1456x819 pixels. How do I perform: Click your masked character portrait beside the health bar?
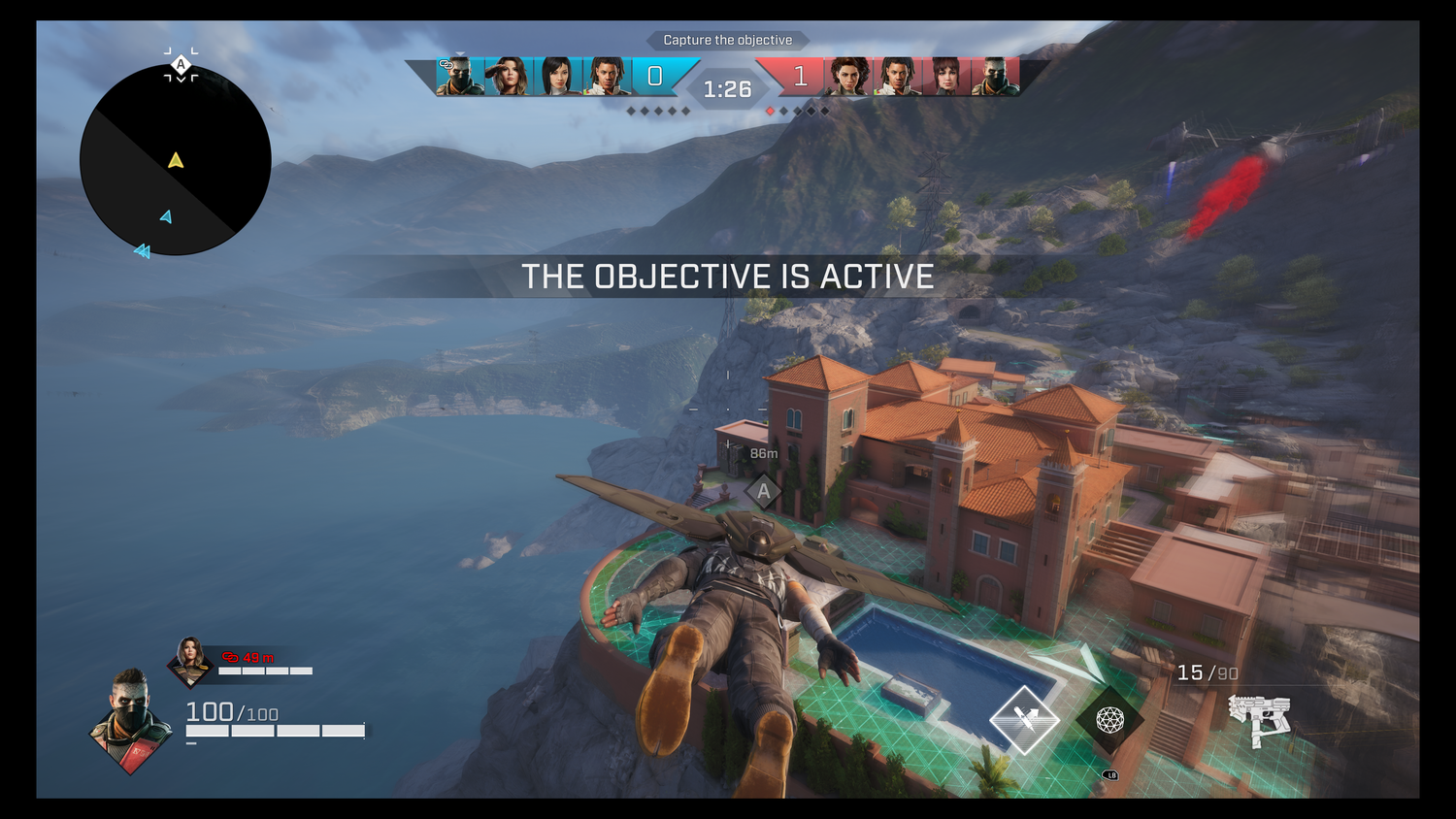pyautogui.click(x=131, y=719)
